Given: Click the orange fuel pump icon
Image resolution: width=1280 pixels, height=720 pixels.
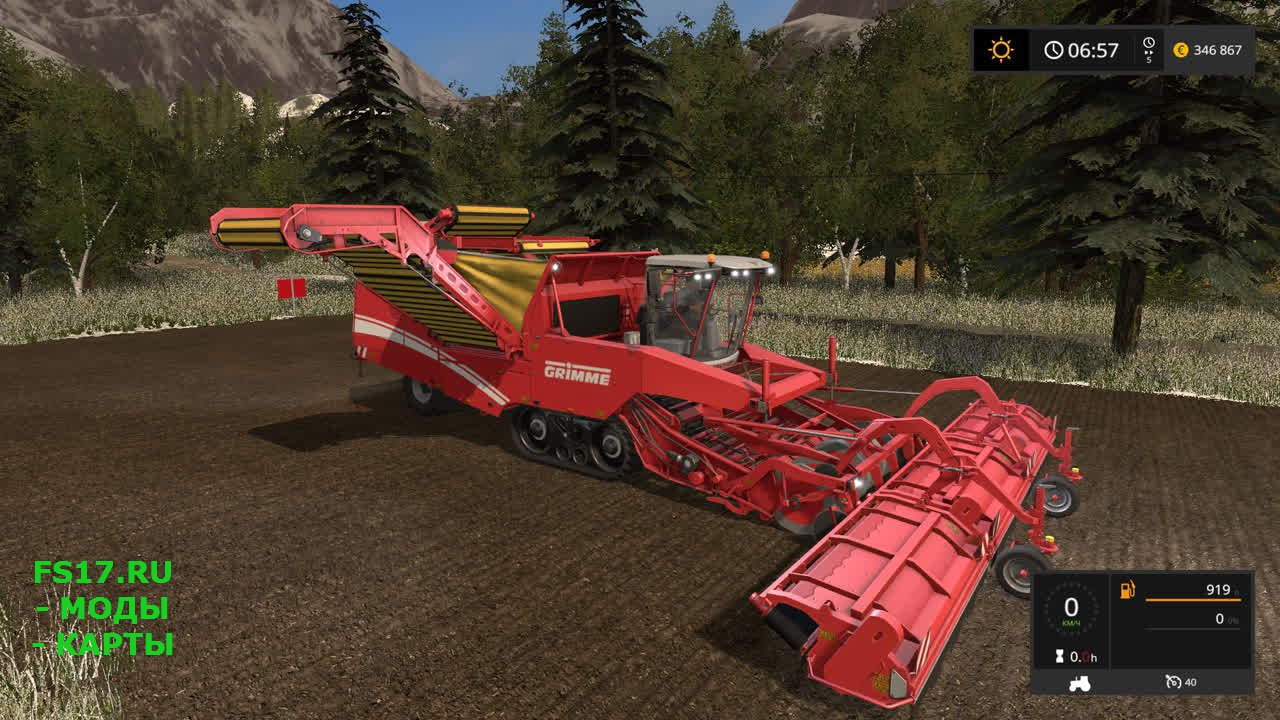Looking at the screenshot, I should coord(1127,590).
